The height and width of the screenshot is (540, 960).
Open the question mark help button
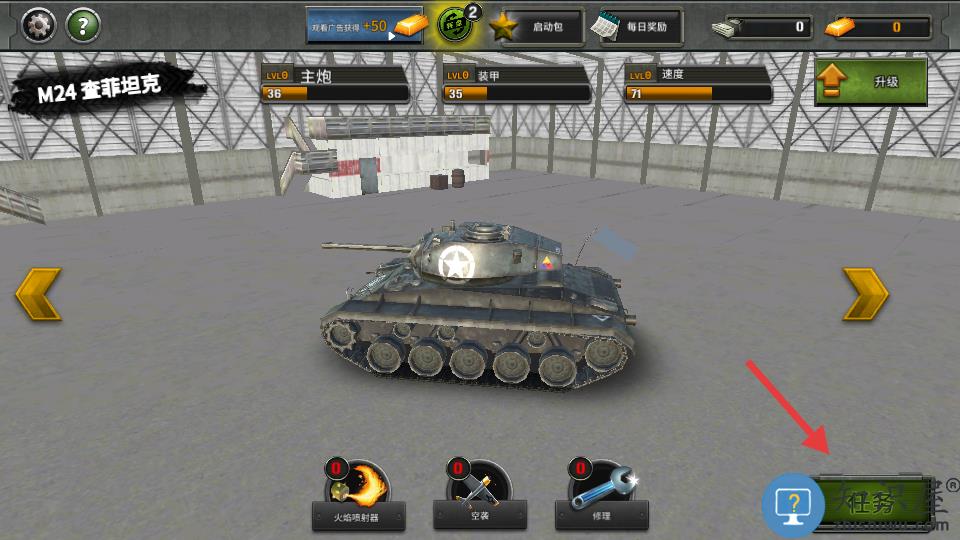tap(83, 25)
